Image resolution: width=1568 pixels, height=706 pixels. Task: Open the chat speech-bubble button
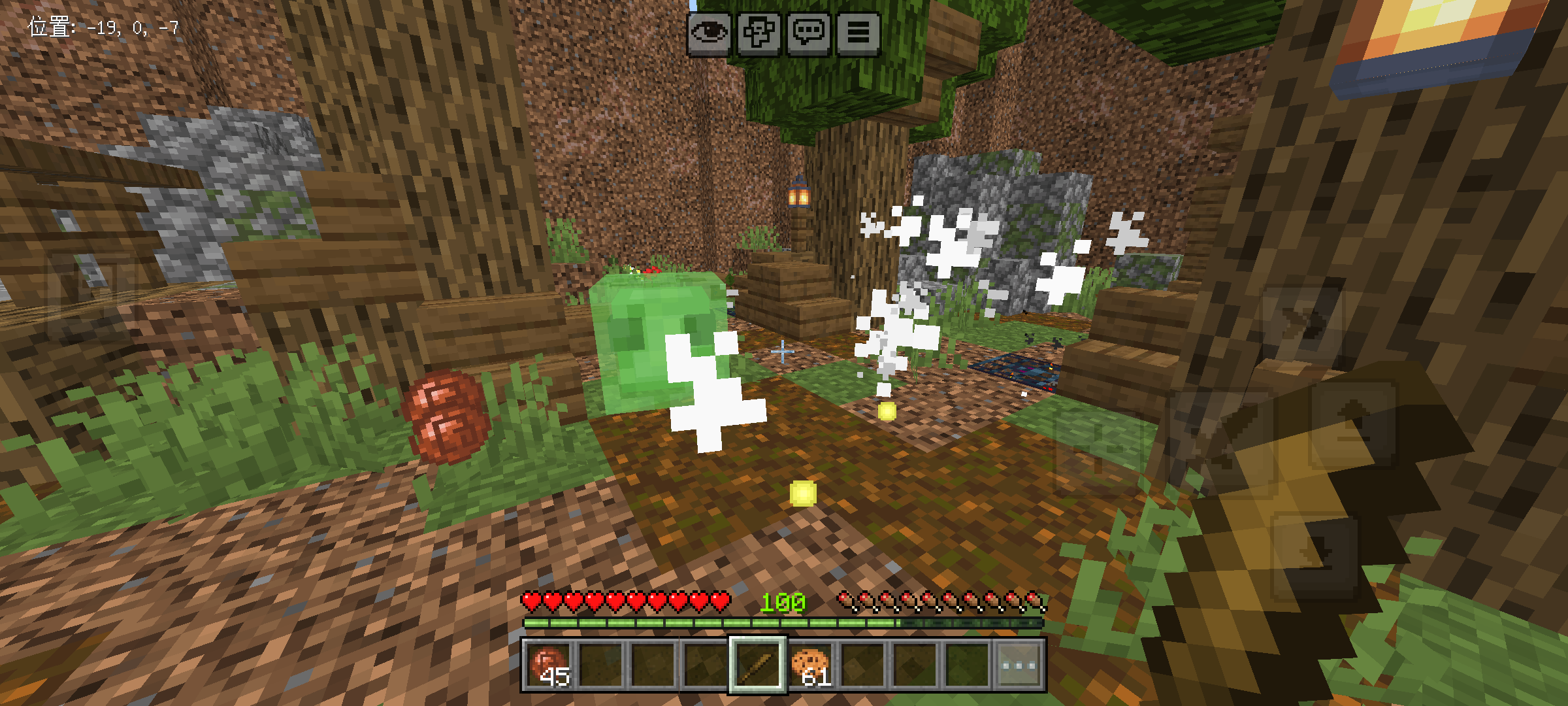[x=809, y=33]
